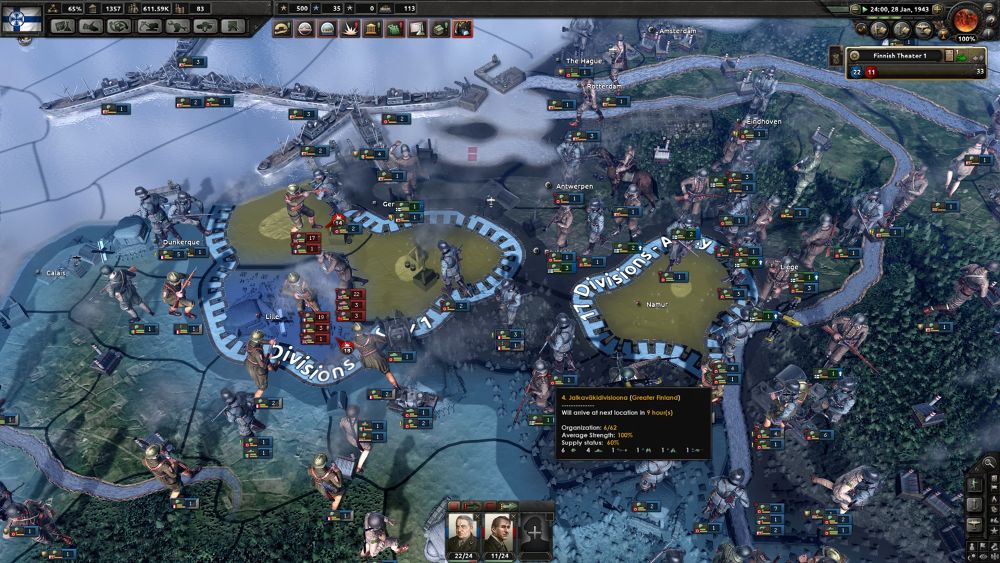The height and width of the screenshot is (563, 1000).
Task: Open the explosion alert icon
Action: click(x=349, y=29)
